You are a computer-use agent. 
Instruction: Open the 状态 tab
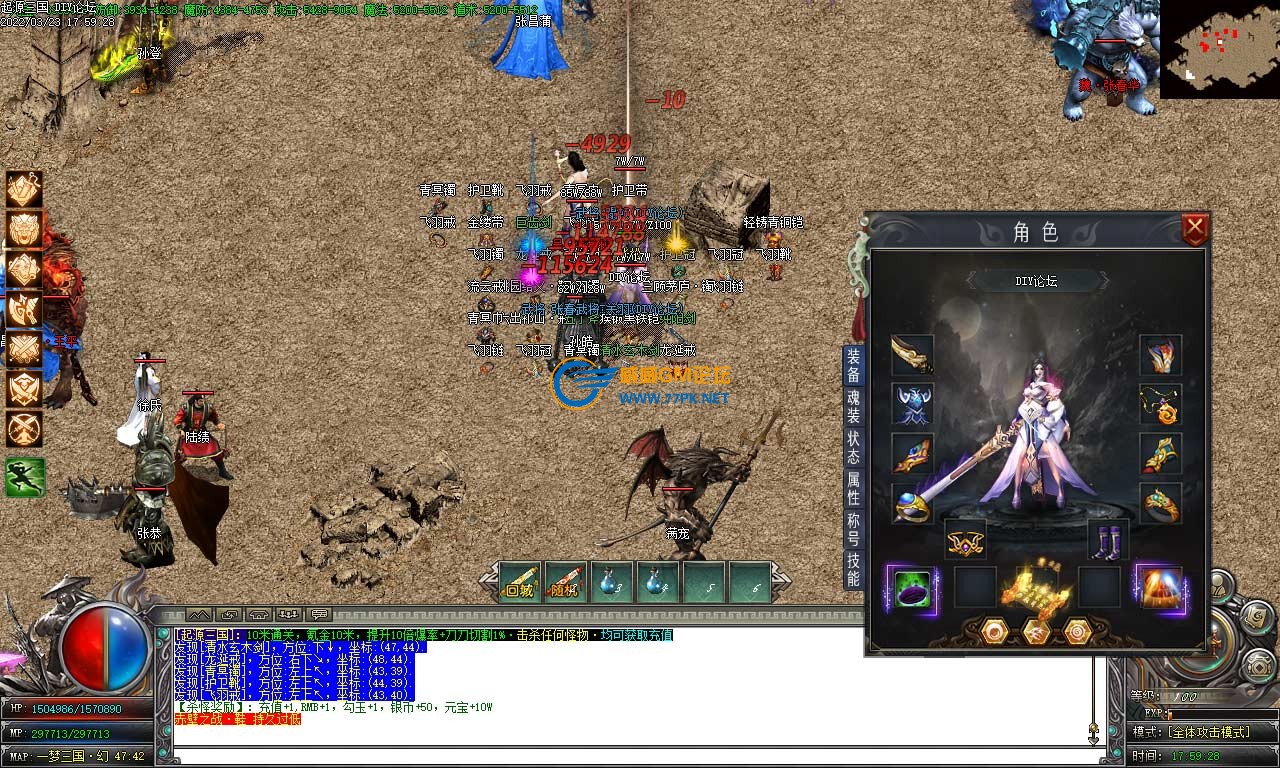853,440
